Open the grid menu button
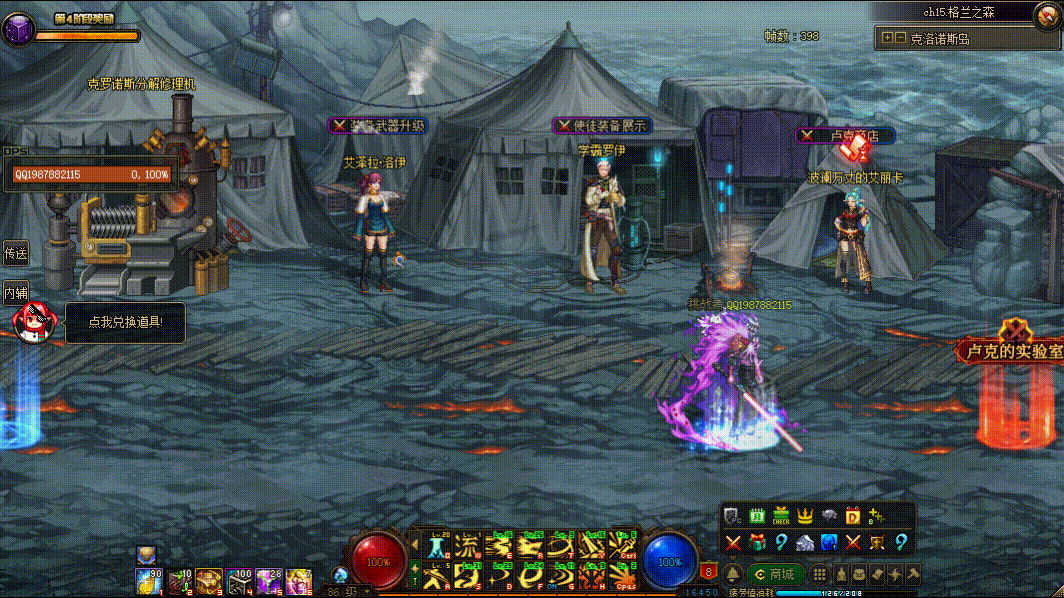The image size is (1064, 598). click(819, 574)
